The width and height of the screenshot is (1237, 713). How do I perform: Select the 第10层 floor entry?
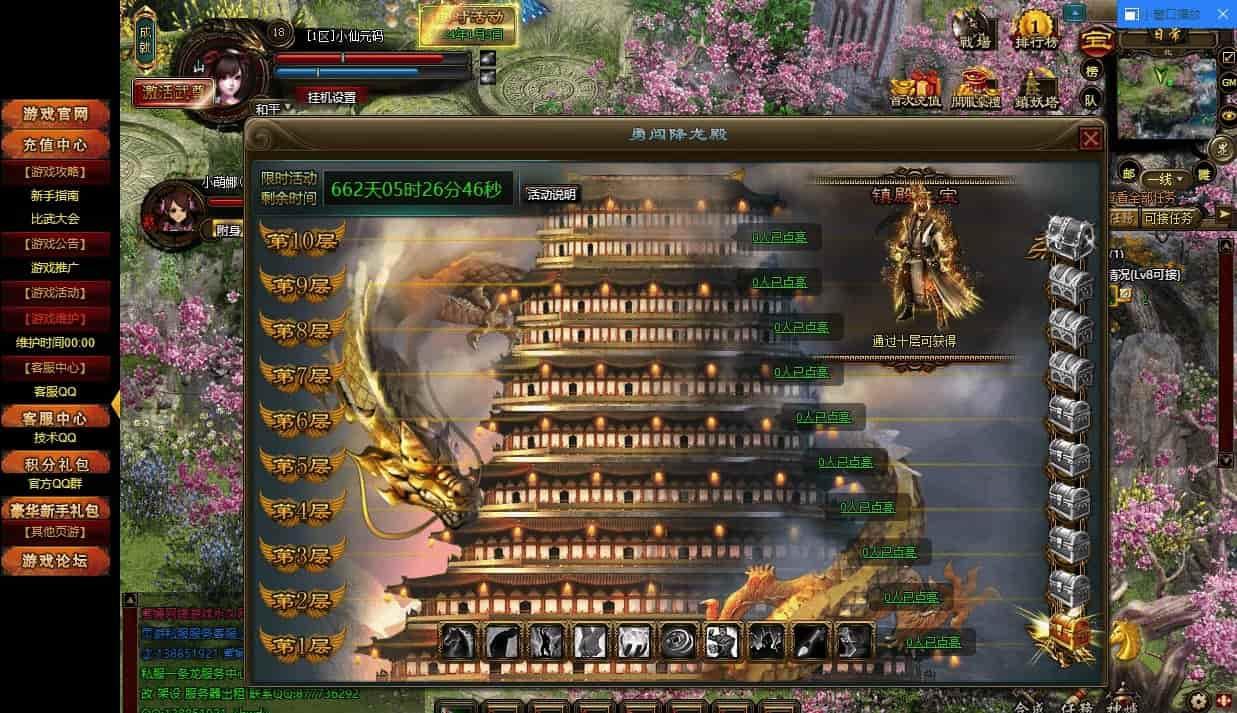(x=303, y=240)
